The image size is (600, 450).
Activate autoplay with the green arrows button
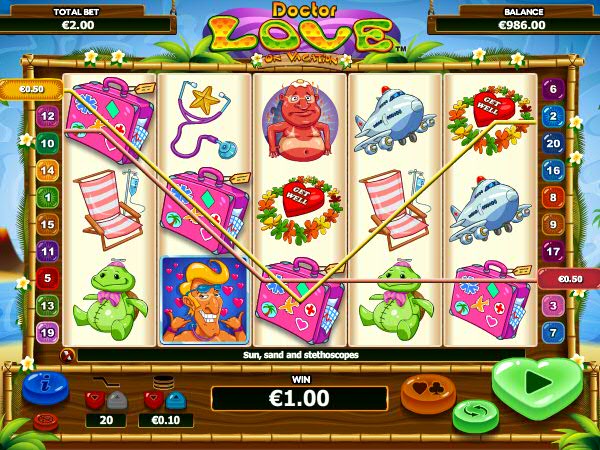475,414
